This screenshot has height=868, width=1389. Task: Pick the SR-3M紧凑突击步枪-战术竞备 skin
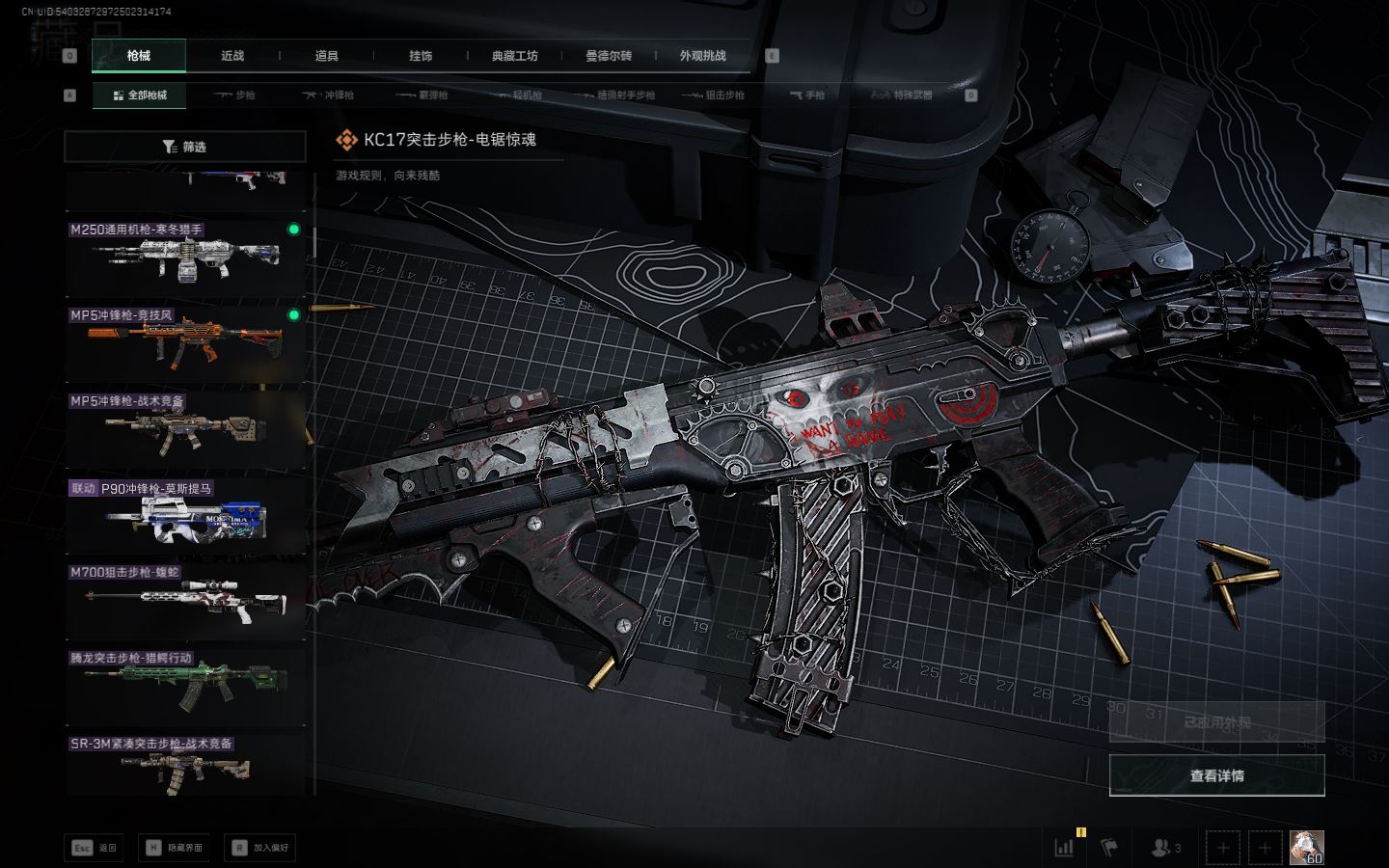185,765
